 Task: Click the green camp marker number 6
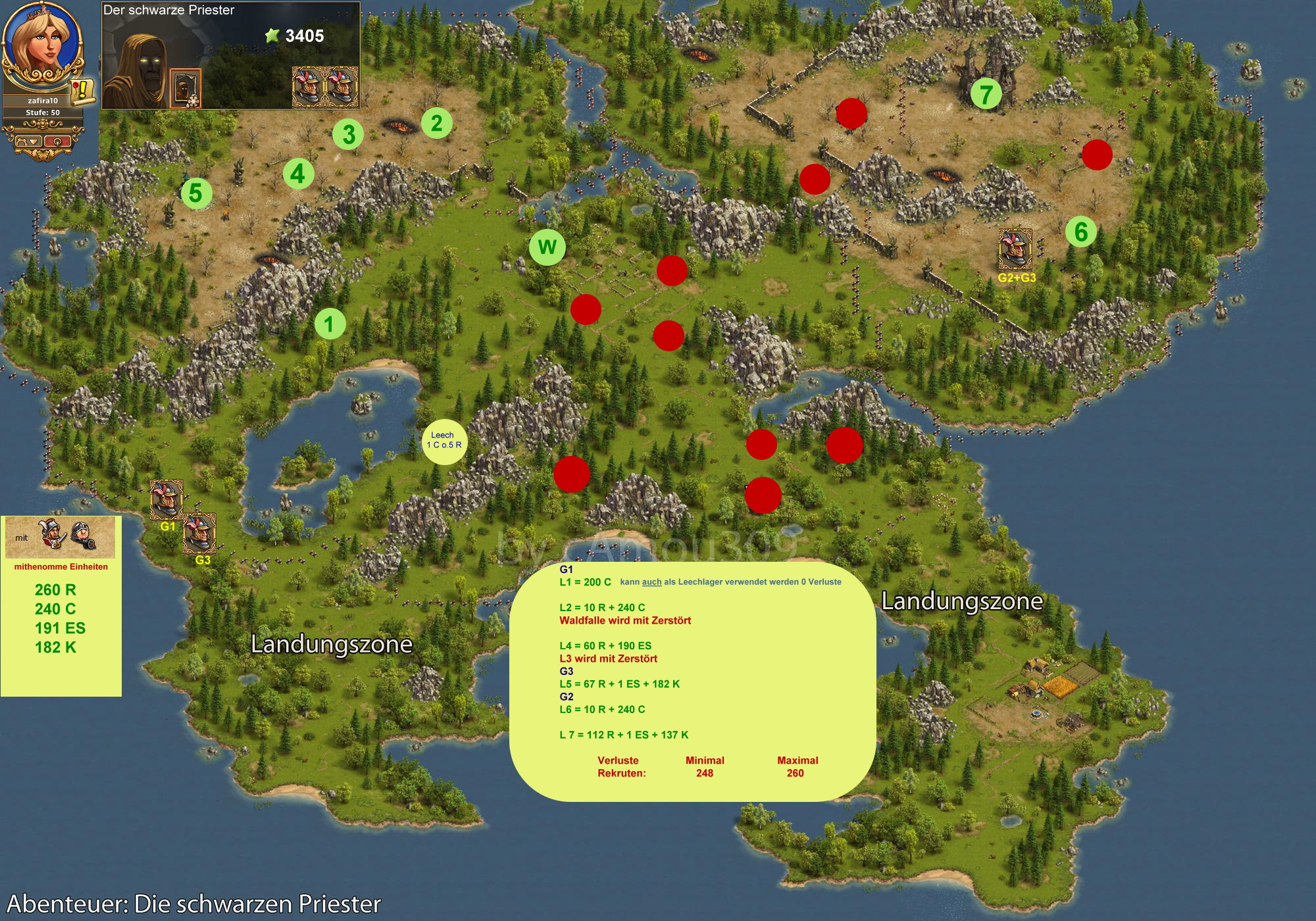click(x=1080, y=232)
